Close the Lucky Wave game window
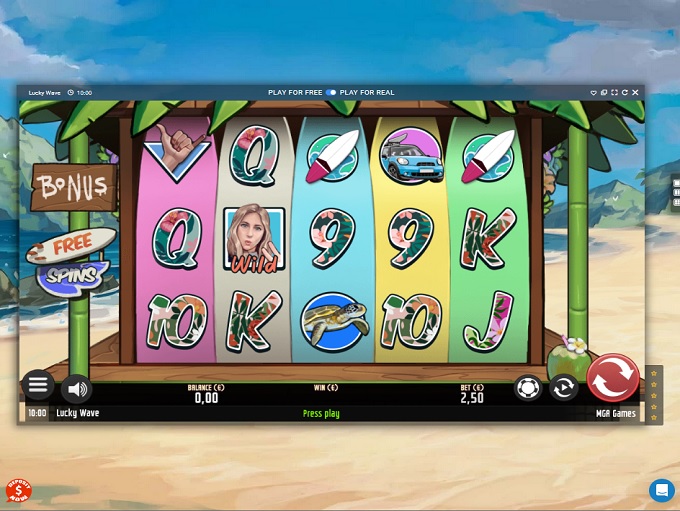 635,93
